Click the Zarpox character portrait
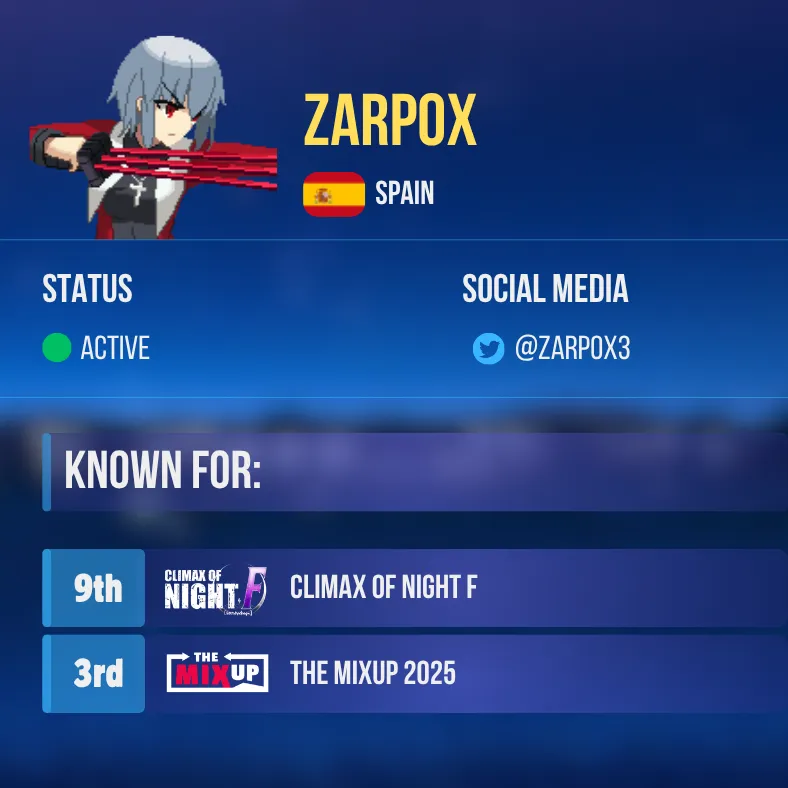Screen dimensions: 788x788 tap(155, 138)
